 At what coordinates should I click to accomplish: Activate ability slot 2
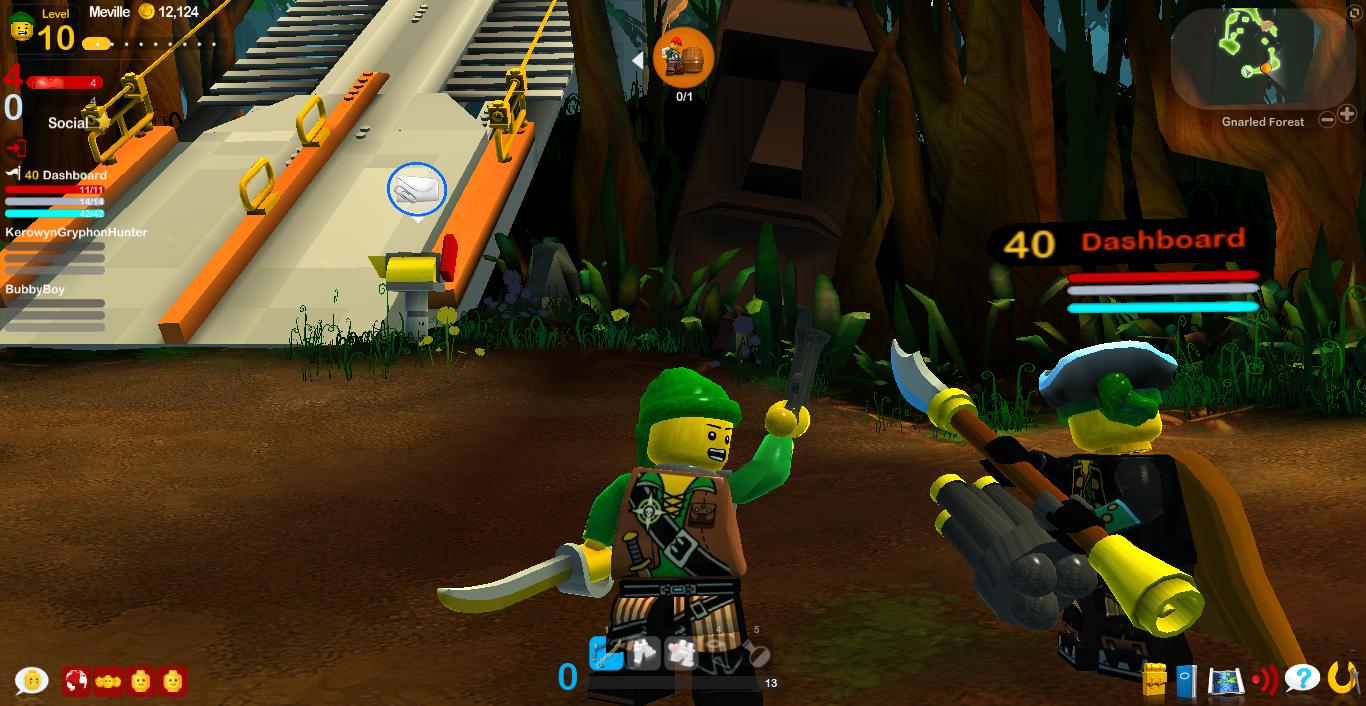644,653
